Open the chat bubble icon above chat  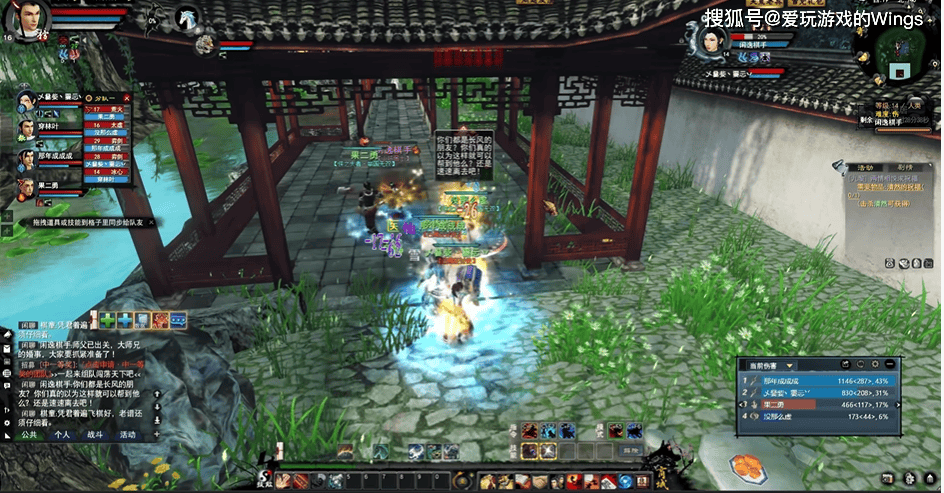tap(177, 320)
